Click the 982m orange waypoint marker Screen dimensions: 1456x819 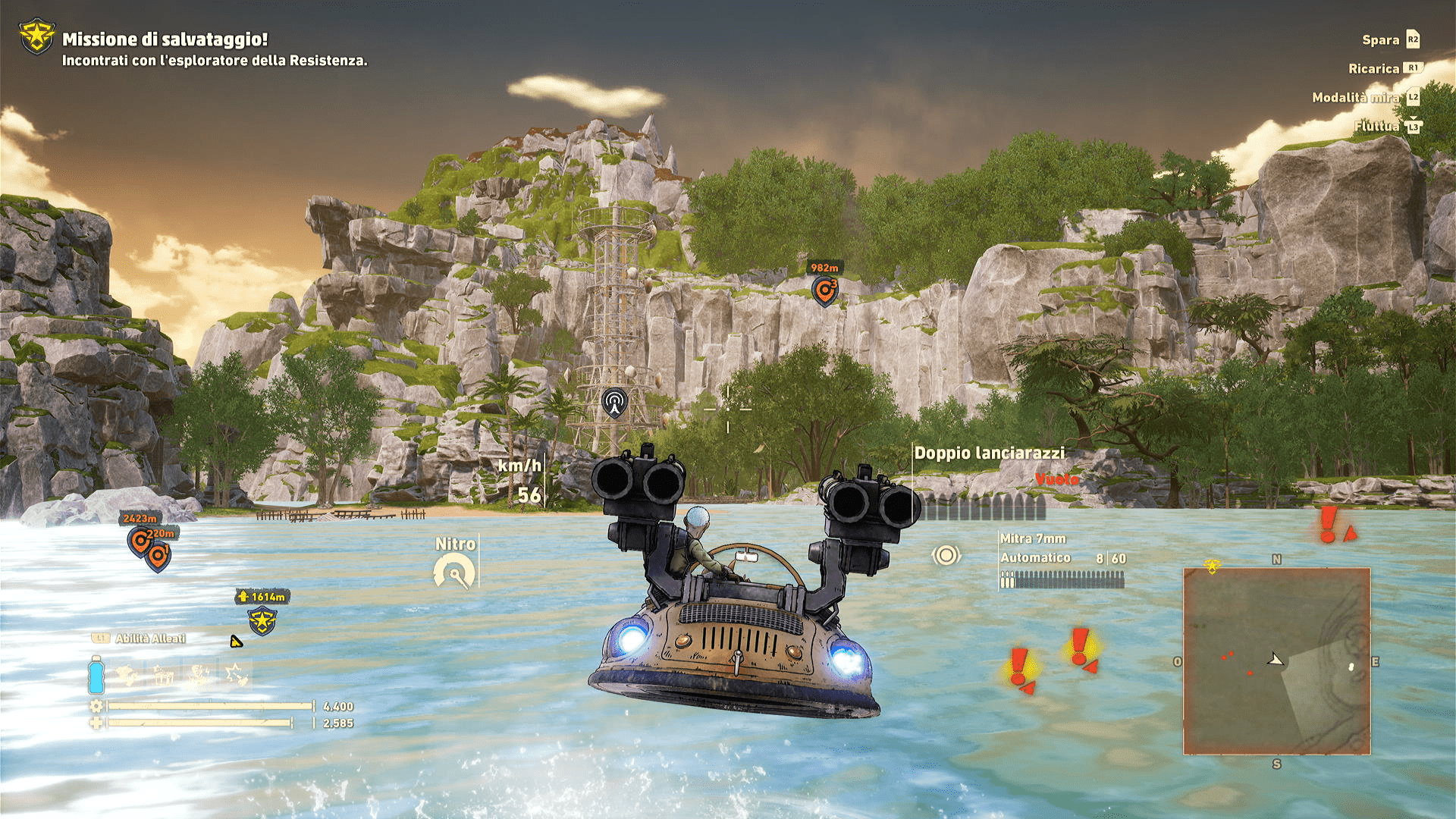tap(824, 290)
